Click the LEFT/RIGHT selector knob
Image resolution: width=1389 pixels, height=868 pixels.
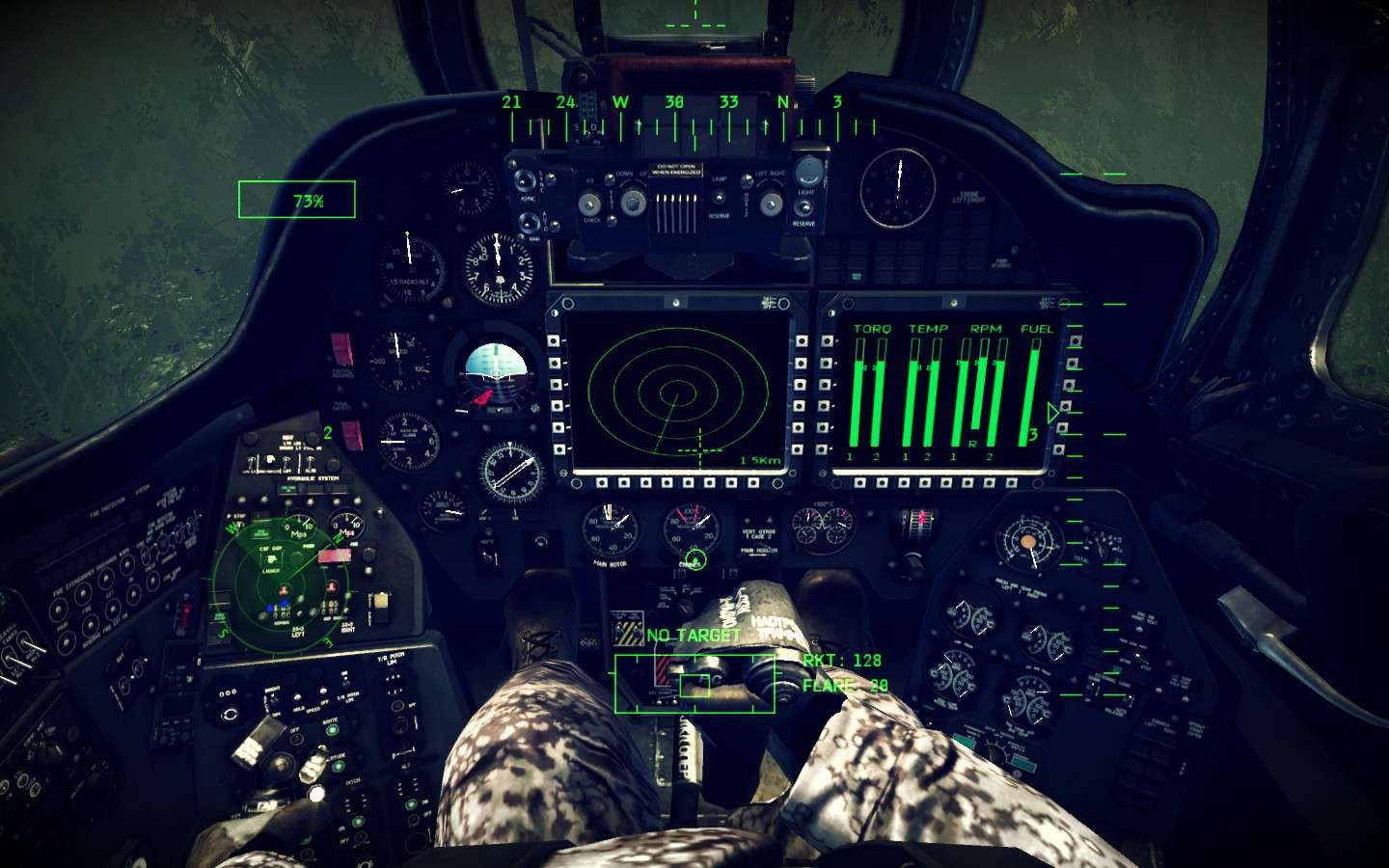pyautogui.click(x=770, y=203)
